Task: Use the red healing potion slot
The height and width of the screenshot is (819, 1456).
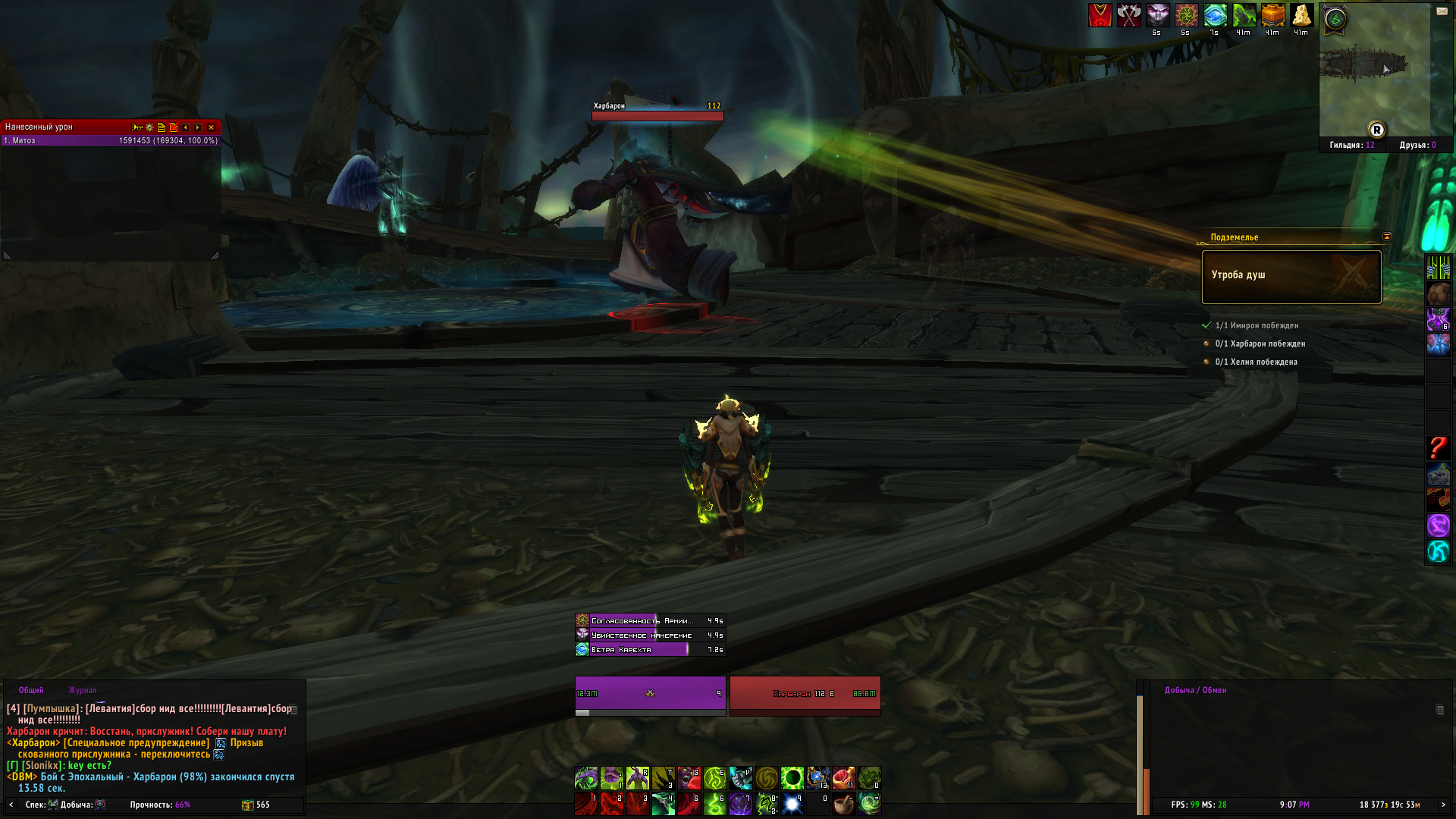Action: [843, 778]
